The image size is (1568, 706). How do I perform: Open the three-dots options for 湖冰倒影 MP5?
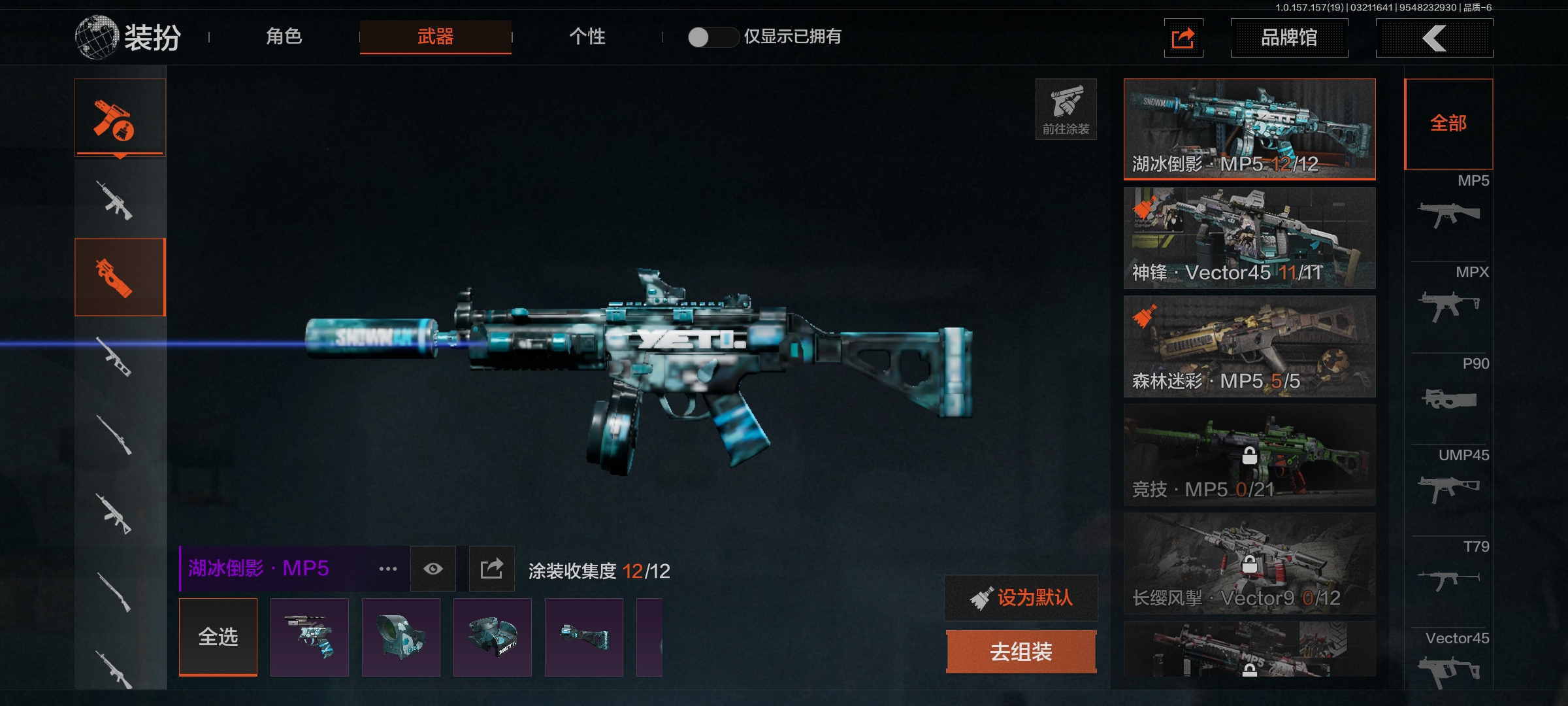pos(388,569)
